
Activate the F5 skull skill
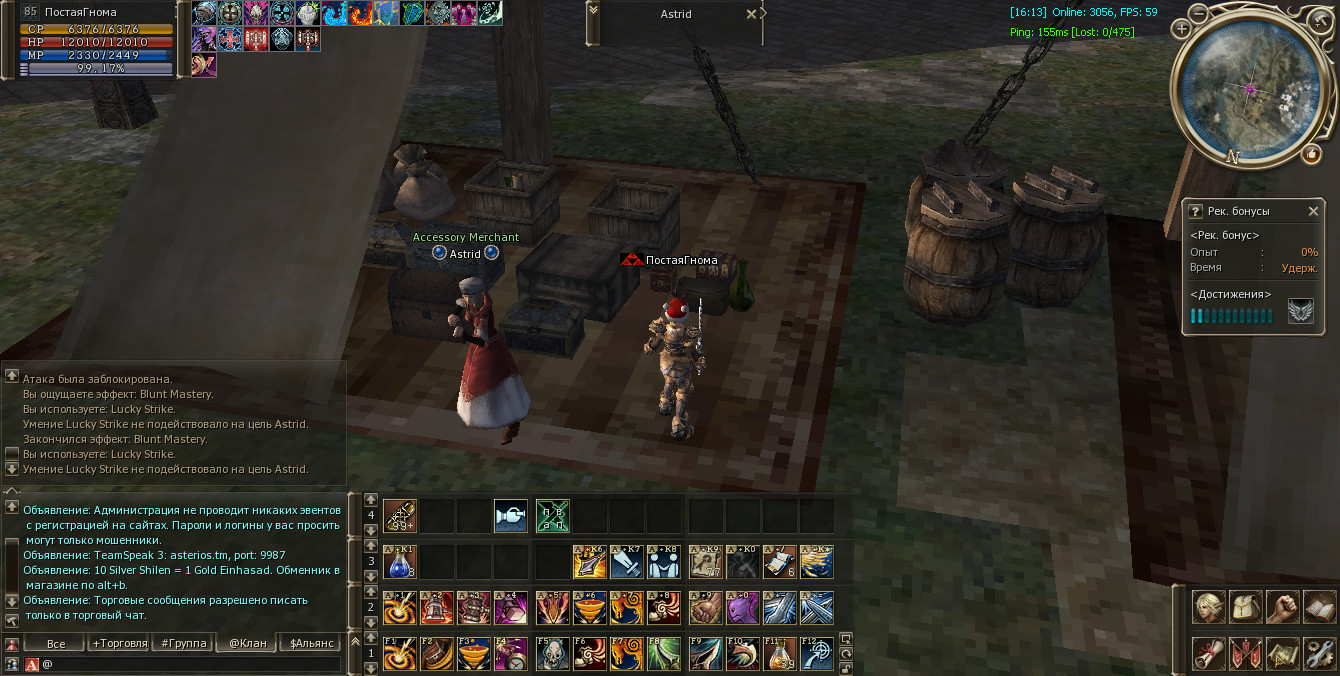click(x=552, y=654)
